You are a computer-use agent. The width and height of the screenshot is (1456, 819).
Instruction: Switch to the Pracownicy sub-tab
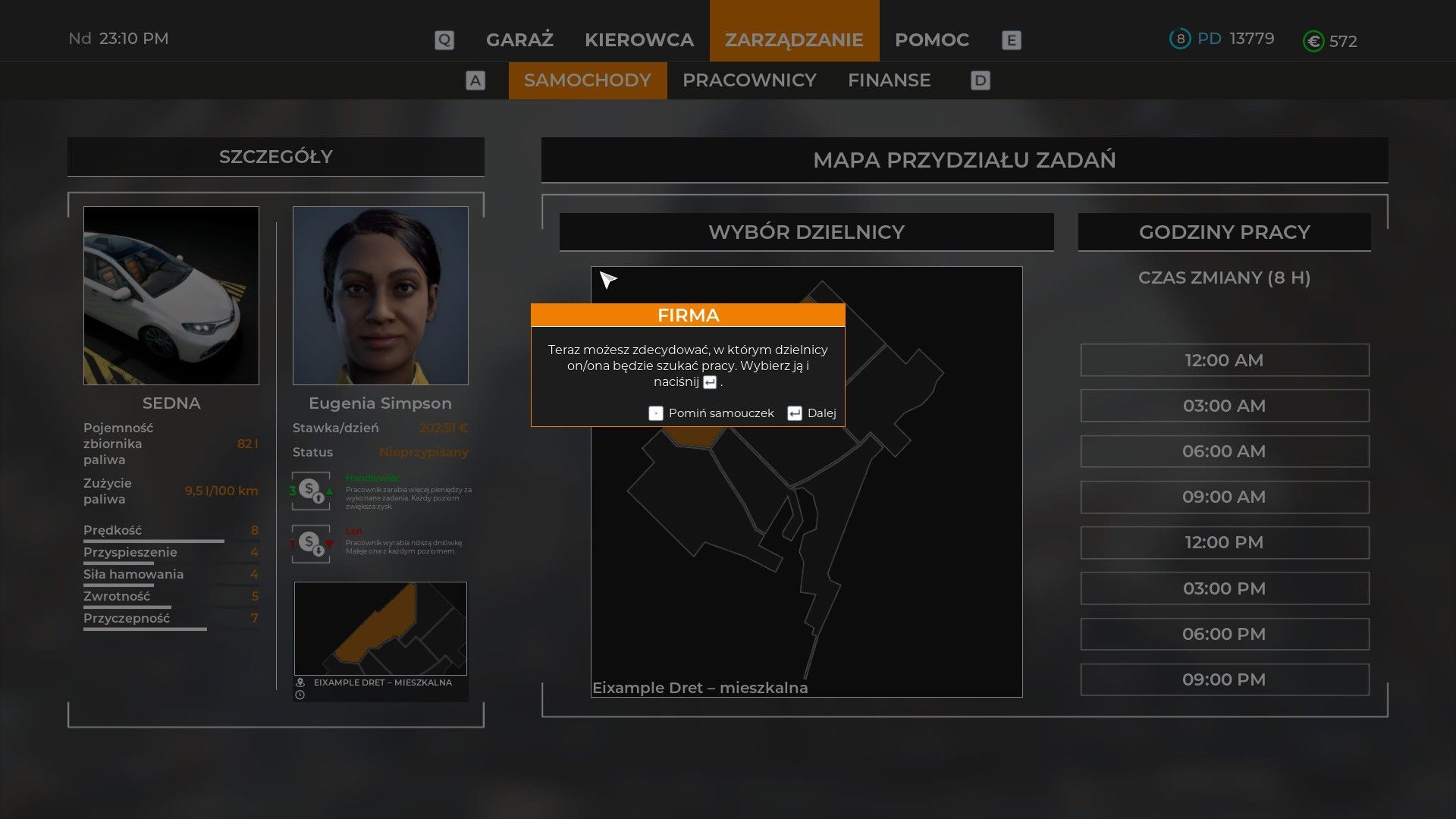coord(749,80)
